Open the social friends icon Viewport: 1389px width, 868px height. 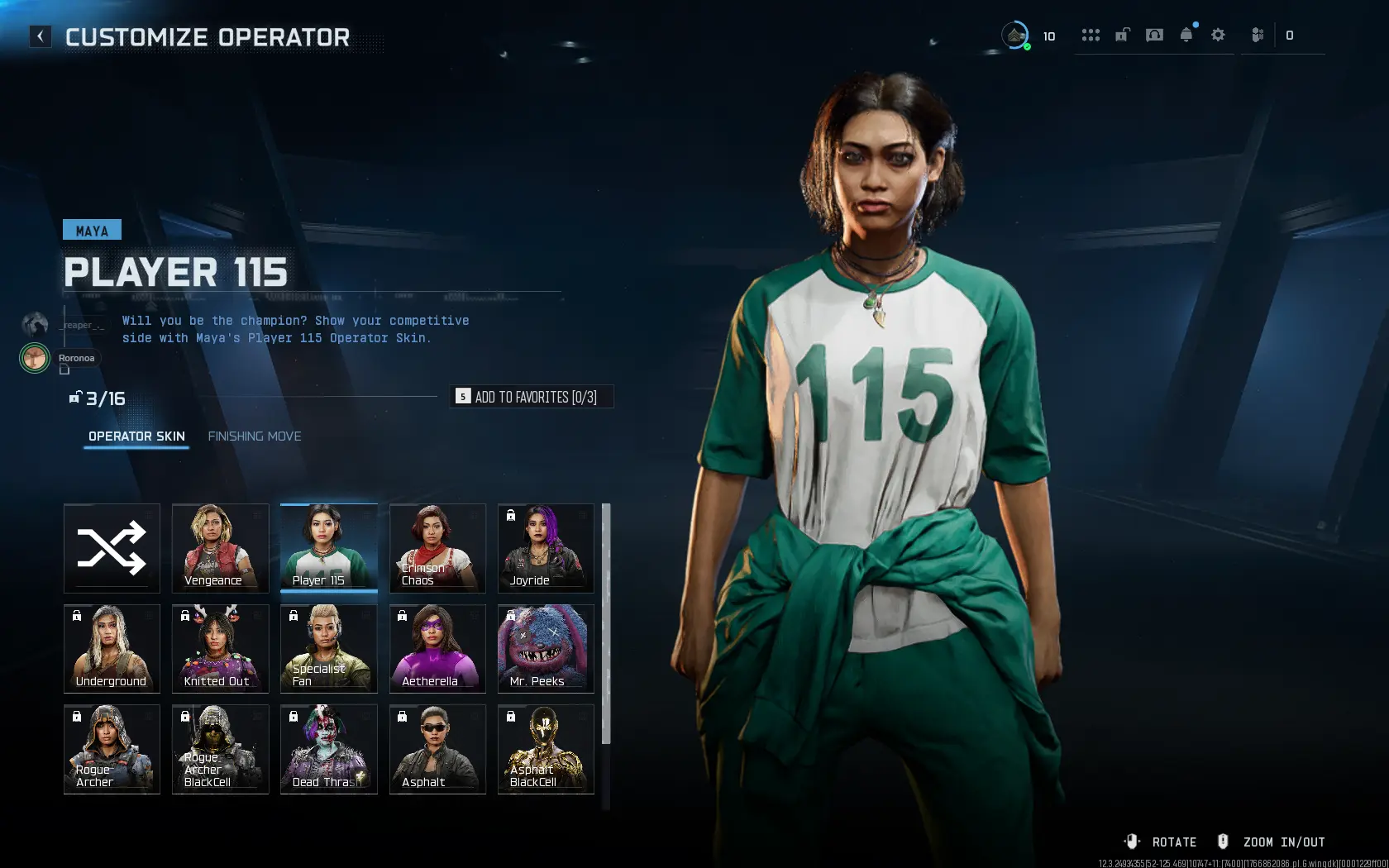(1256, 35)
